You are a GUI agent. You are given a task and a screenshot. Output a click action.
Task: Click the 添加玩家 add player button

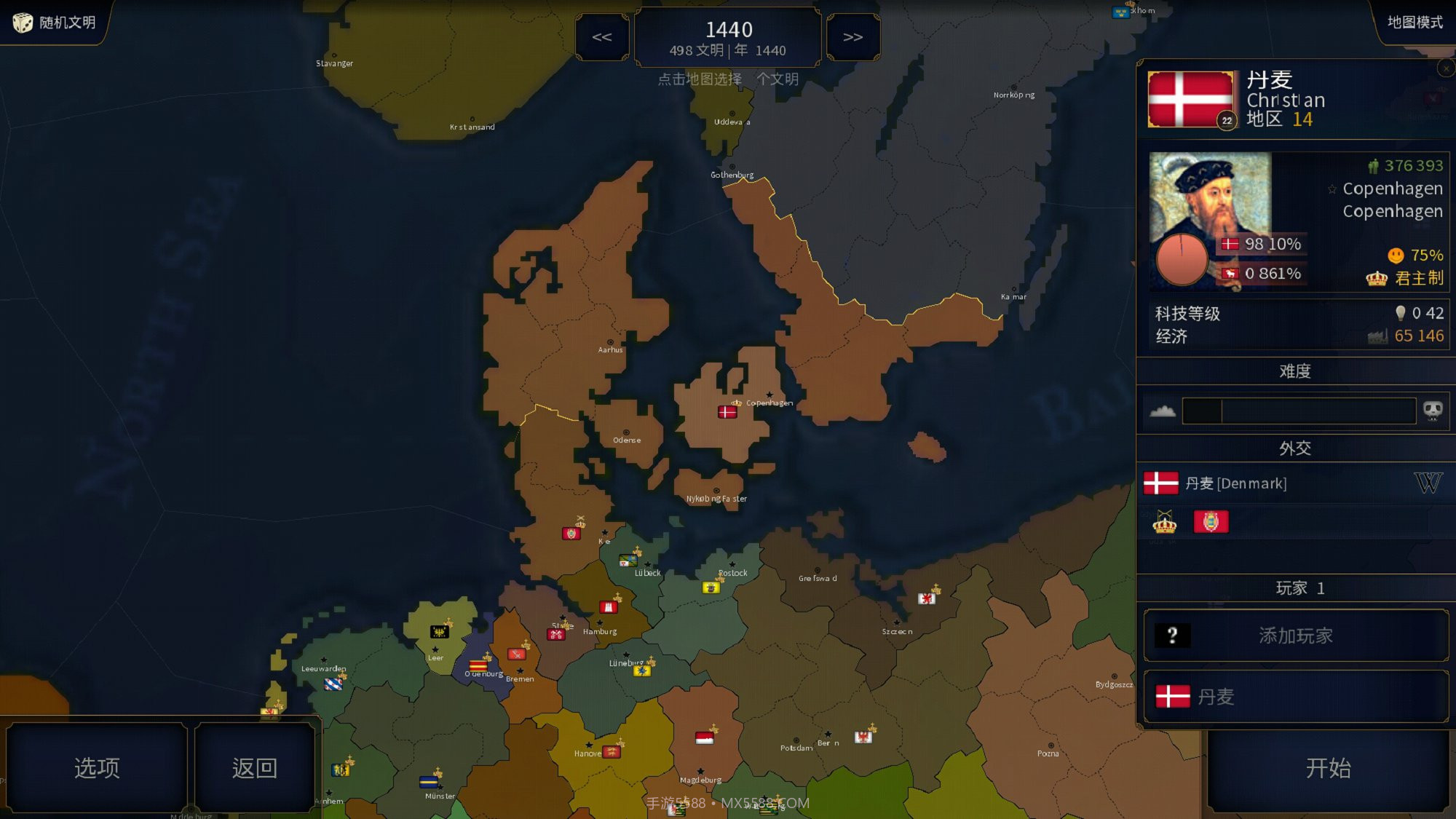coord(1296,636)
